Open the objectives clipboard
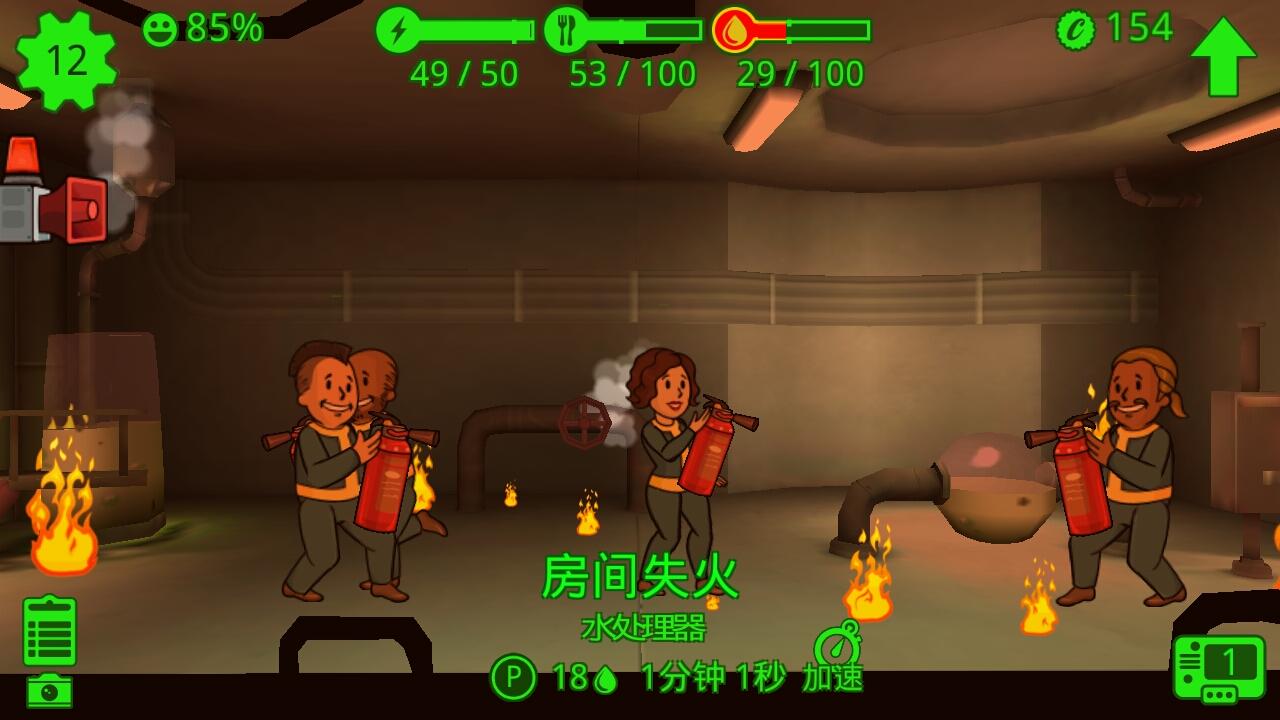Image resolution: width=1280 pixels, height=720 pixels. (x=49, y=631)
